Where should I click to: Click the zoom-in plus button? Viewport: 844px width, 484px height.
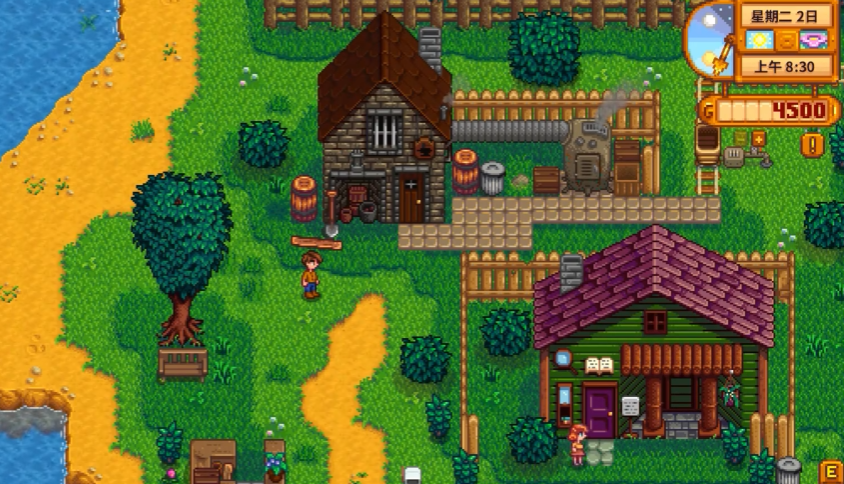tap(758, 138)
